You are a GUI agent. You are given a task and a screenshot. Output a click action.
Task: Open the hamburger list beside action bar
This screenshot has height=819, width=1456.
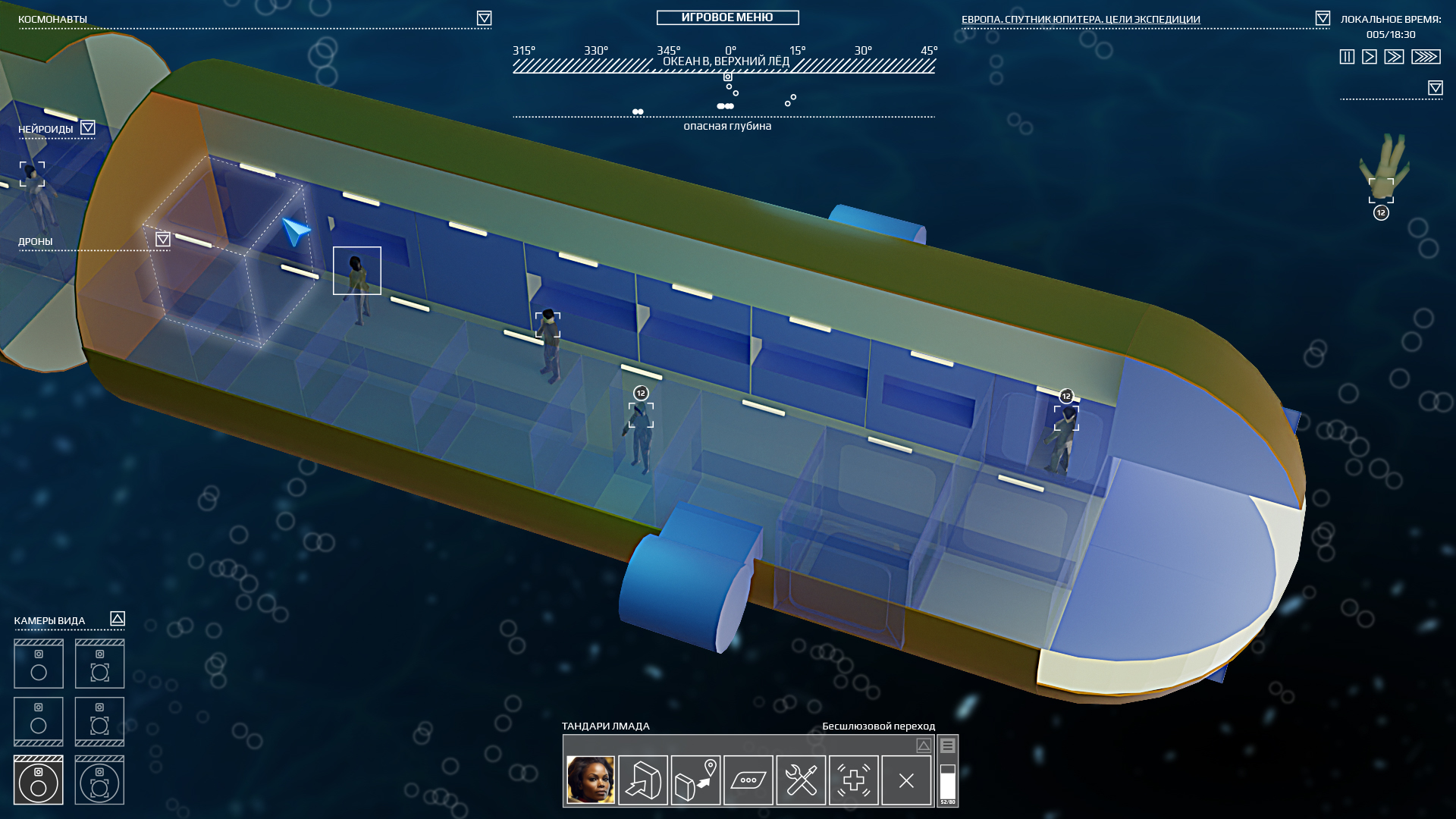pos(948,746)
